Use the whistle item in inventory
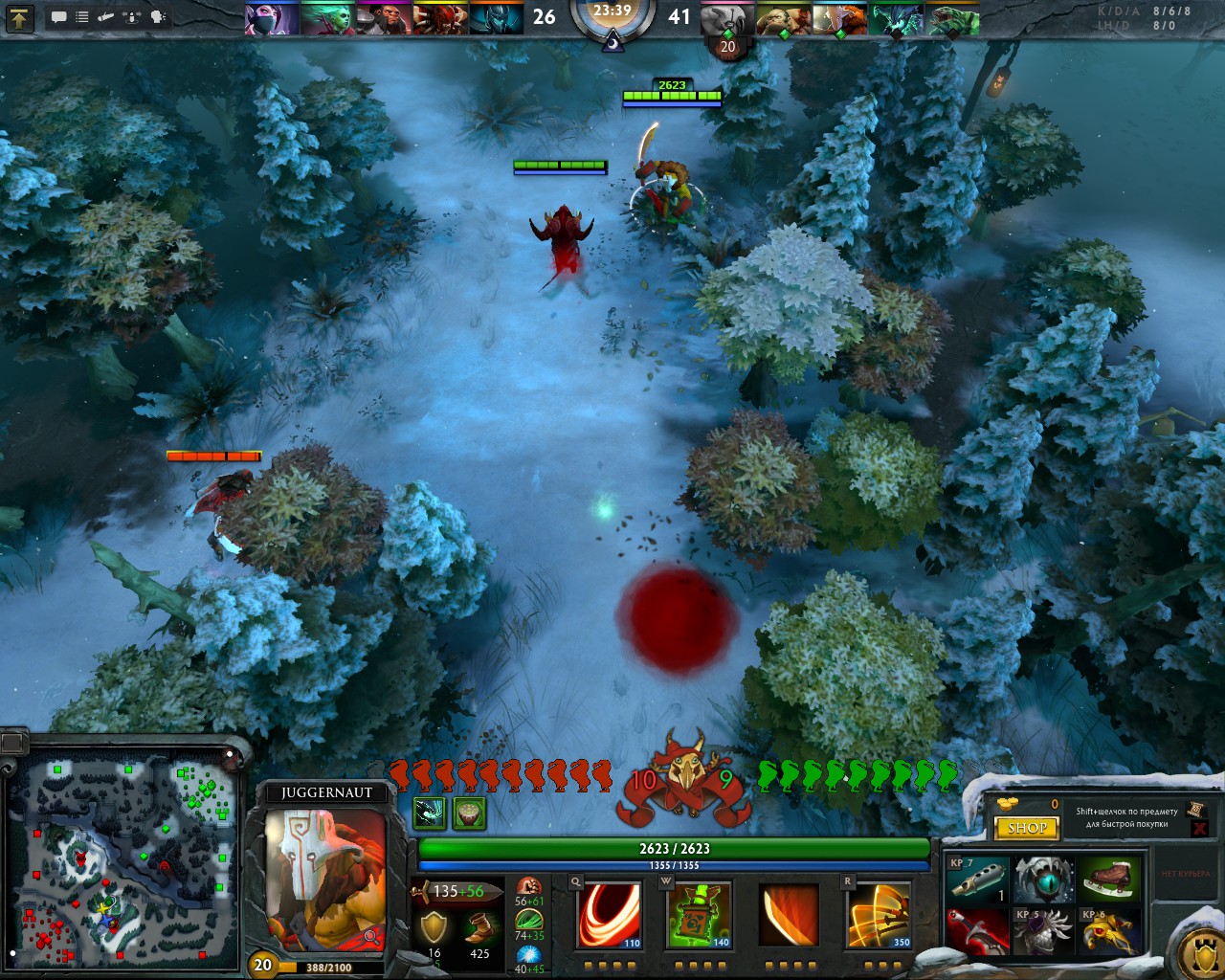The image size is (1225, 980). pyautogui.click(x=977, y=880)
